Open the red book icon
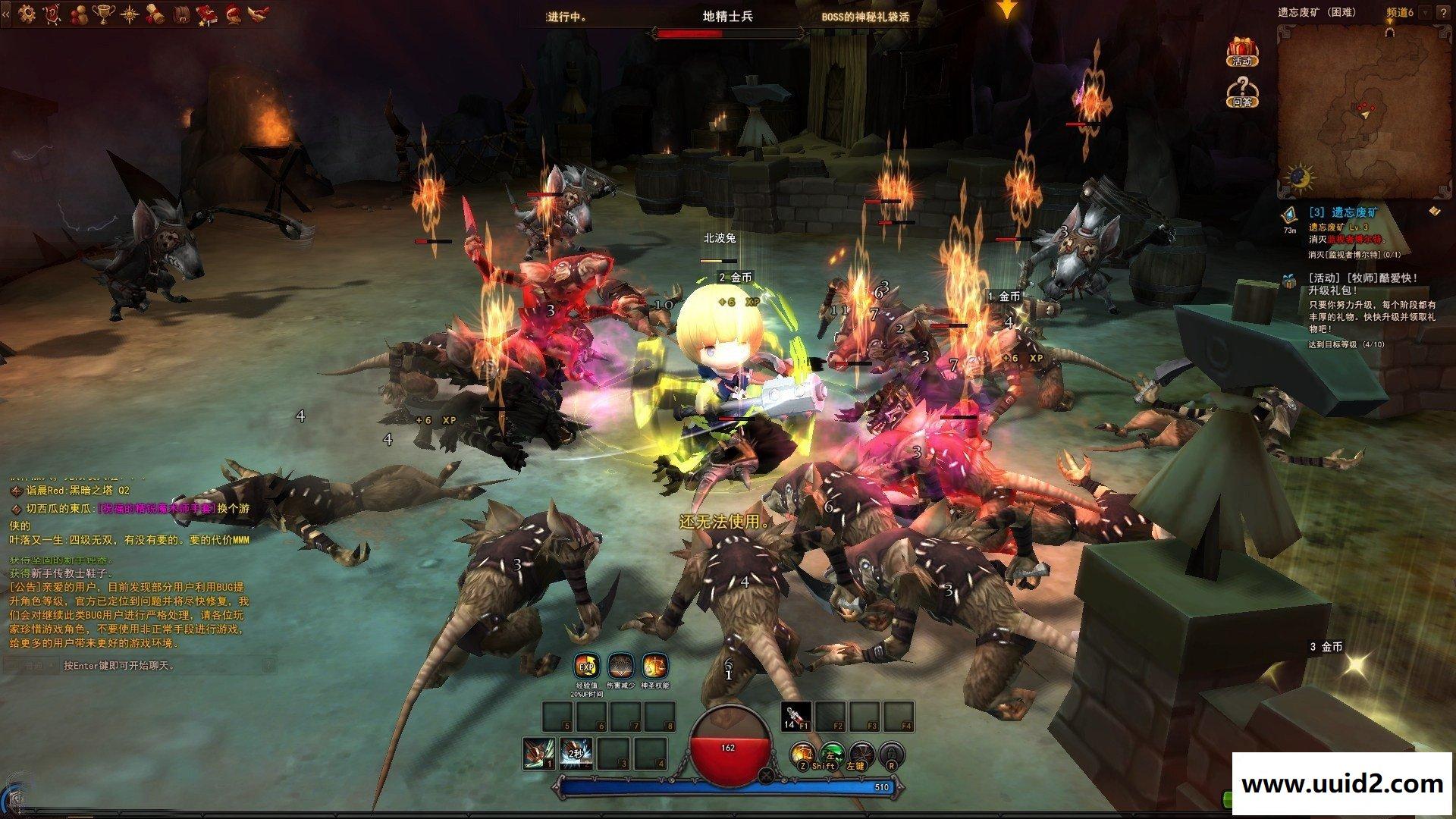The height and width of the screenshot is (819, 1456). (206, 12)
